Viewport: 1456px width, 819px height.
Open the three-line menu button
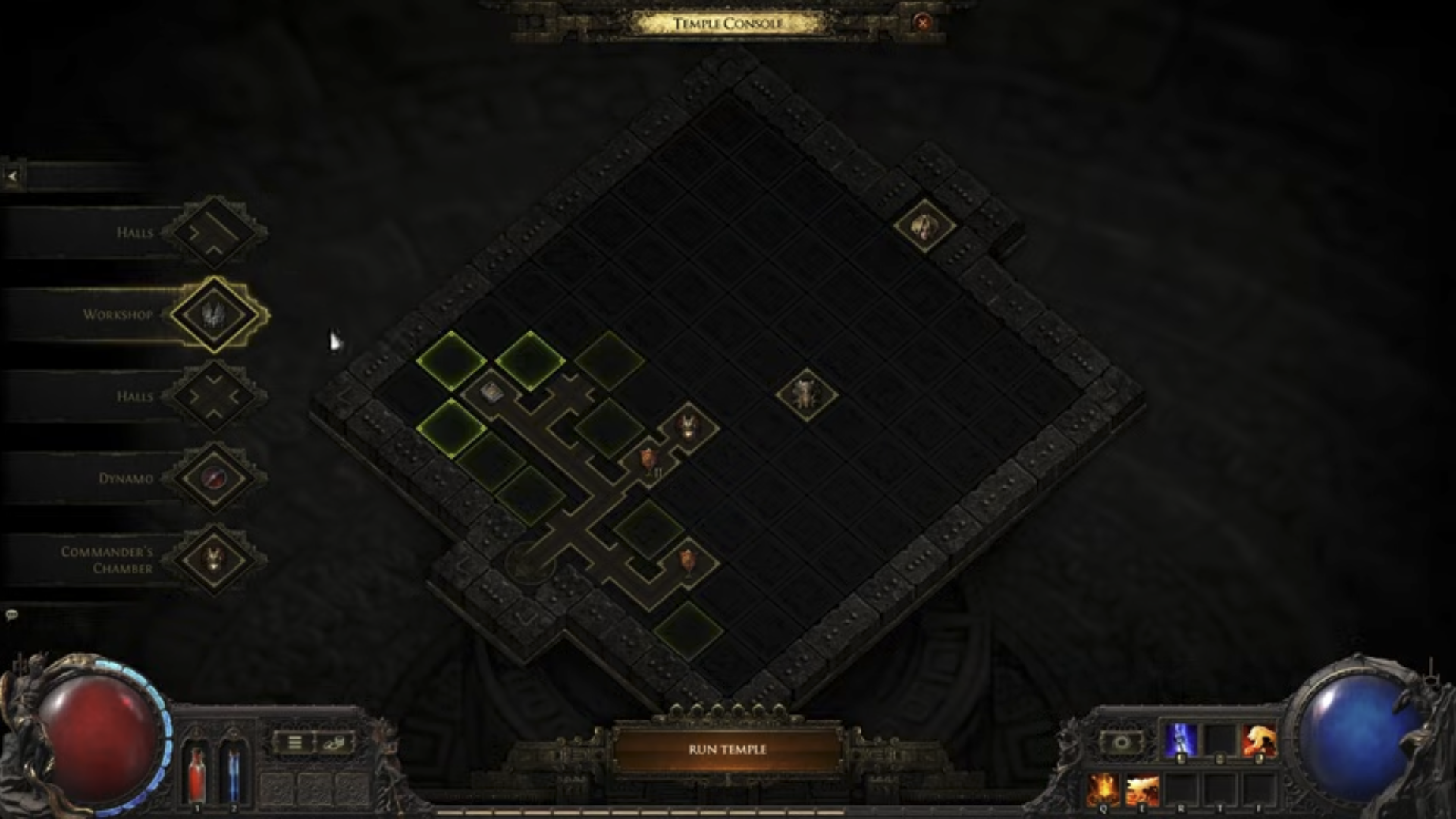(x=295, y=742)
